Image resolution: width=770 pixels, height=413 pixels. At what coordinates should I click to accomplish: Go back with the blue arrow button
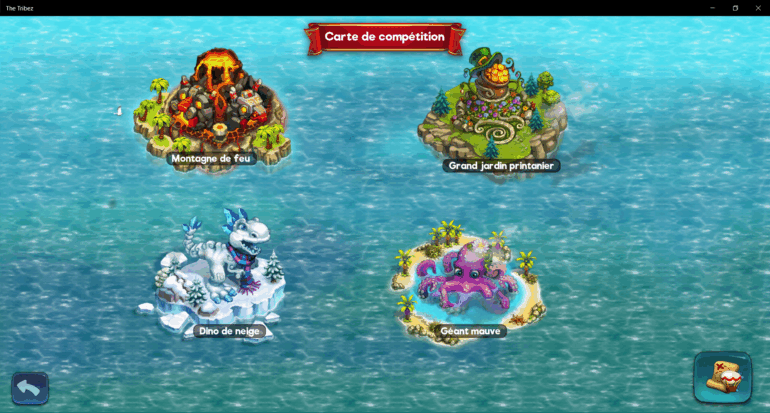(x=30, y=388)
